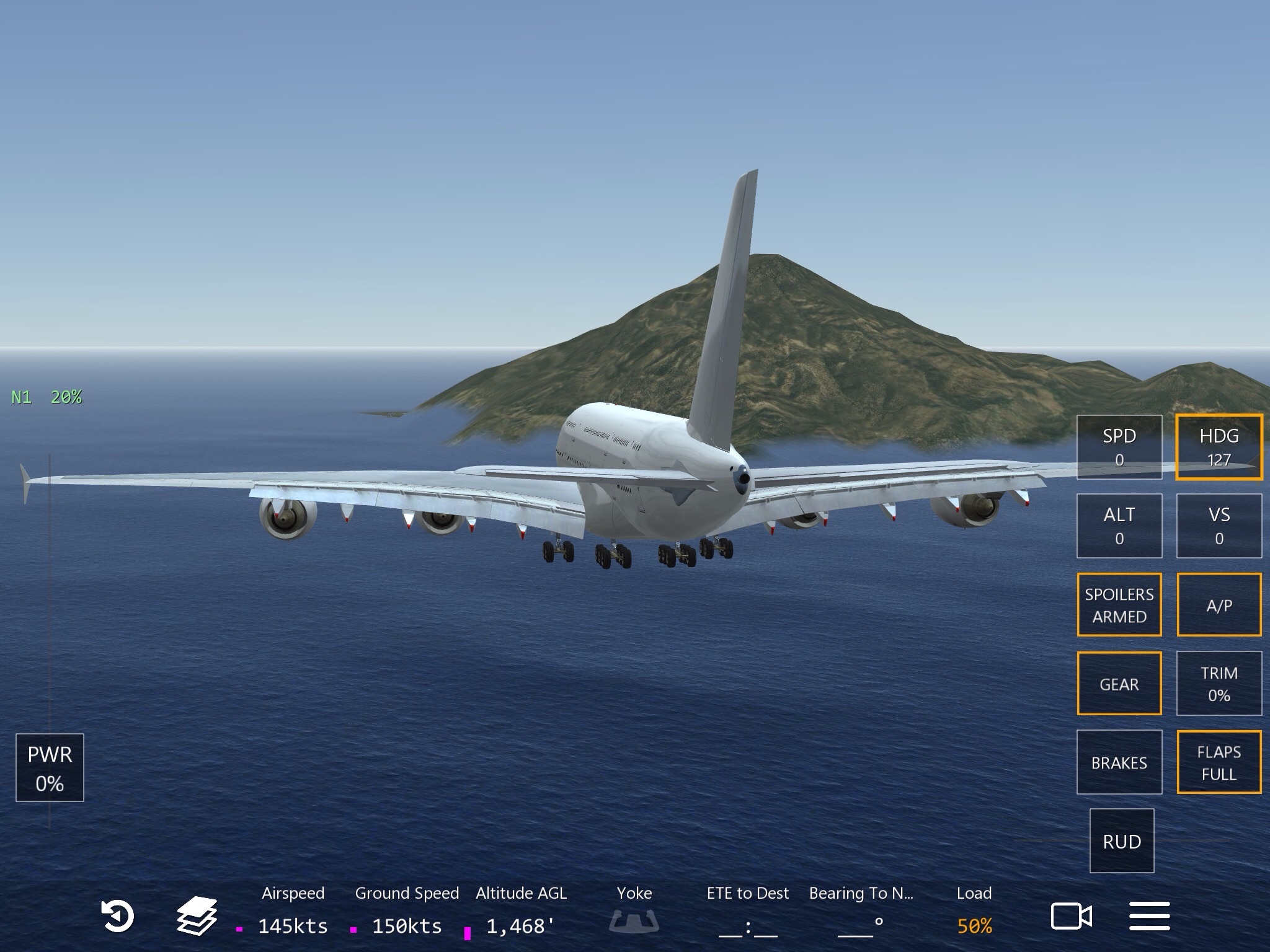This screenshot has width=1270, height=952.
Task: Toggle the HDG 127 heading hold
Action: (x=1219, y=447)
